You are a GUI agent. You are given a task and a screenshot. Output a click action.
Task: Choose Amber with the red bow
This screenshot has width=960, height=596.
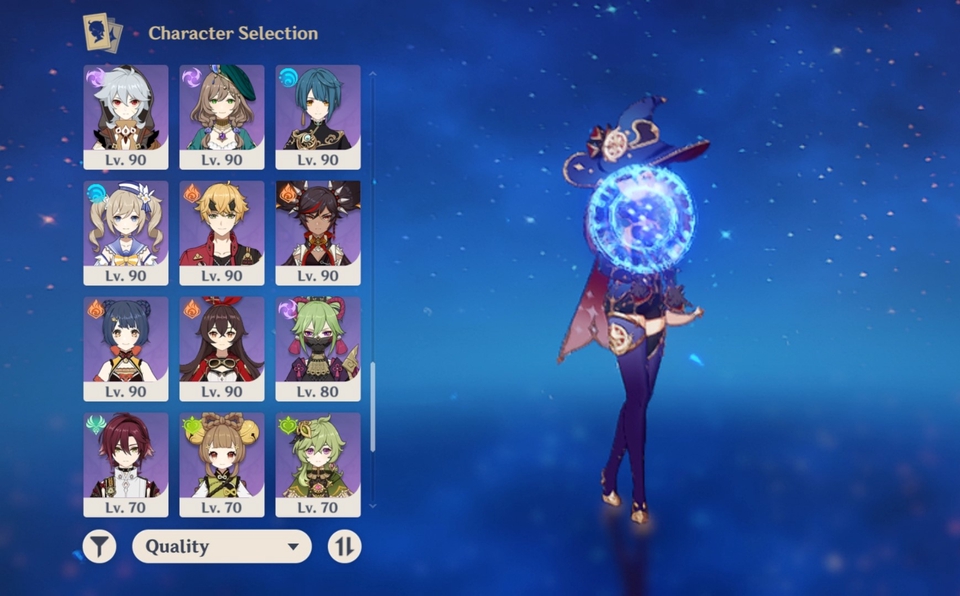(222, 348)
